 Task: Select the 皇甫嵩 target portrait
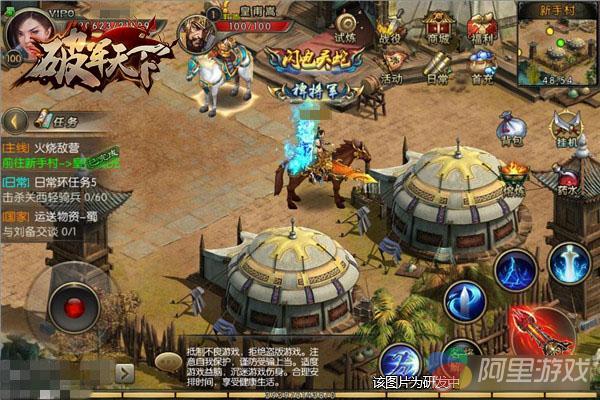[195, 34]
